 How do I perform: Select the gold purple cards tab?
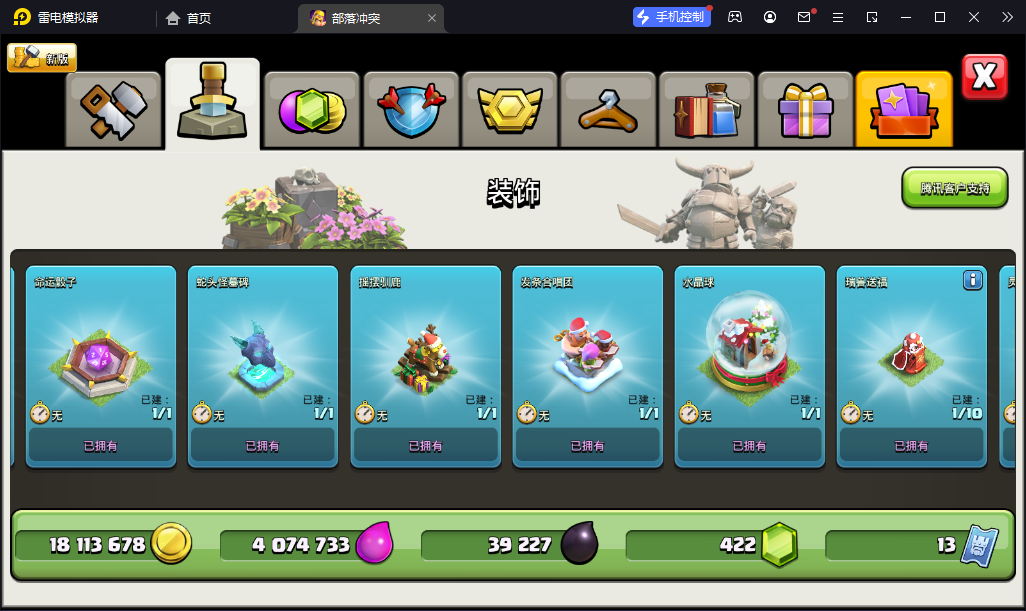pos(903,109)
